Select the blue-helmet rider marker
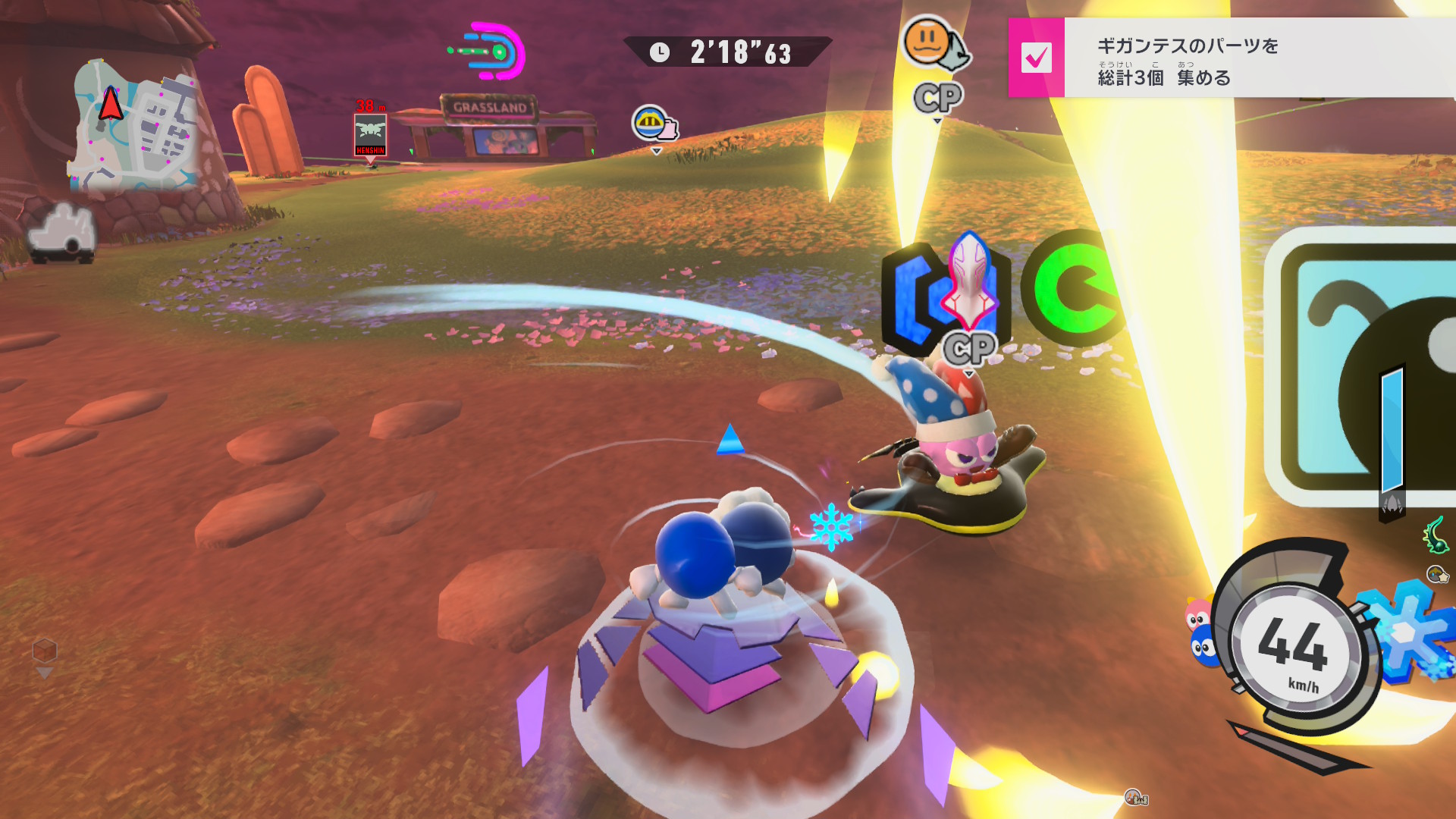1456x819 pixels. click(653, 124)
